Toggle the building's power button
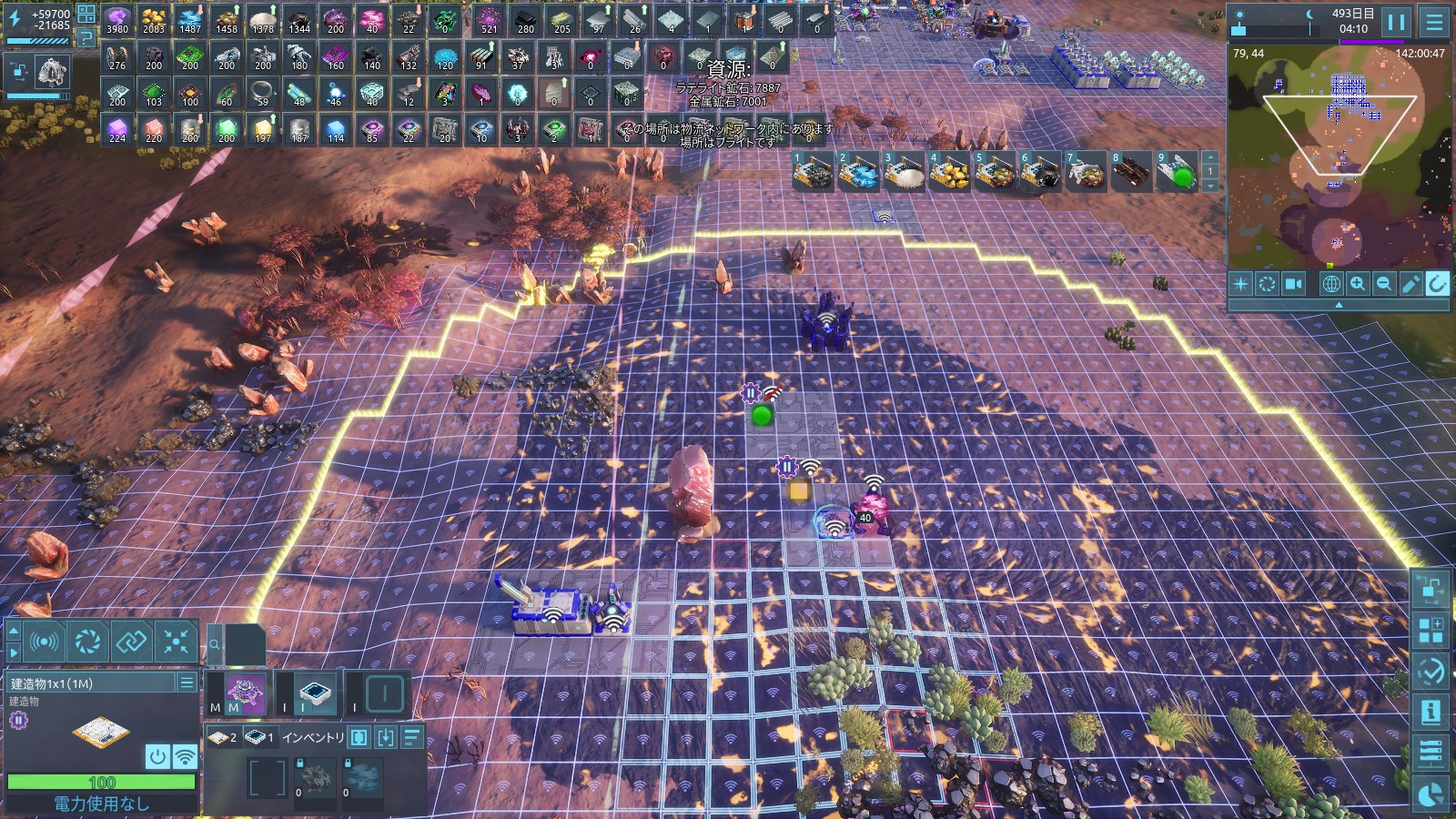Viewport: 1456px width, 819px height. pyautogui.click(x=157, y=756)
